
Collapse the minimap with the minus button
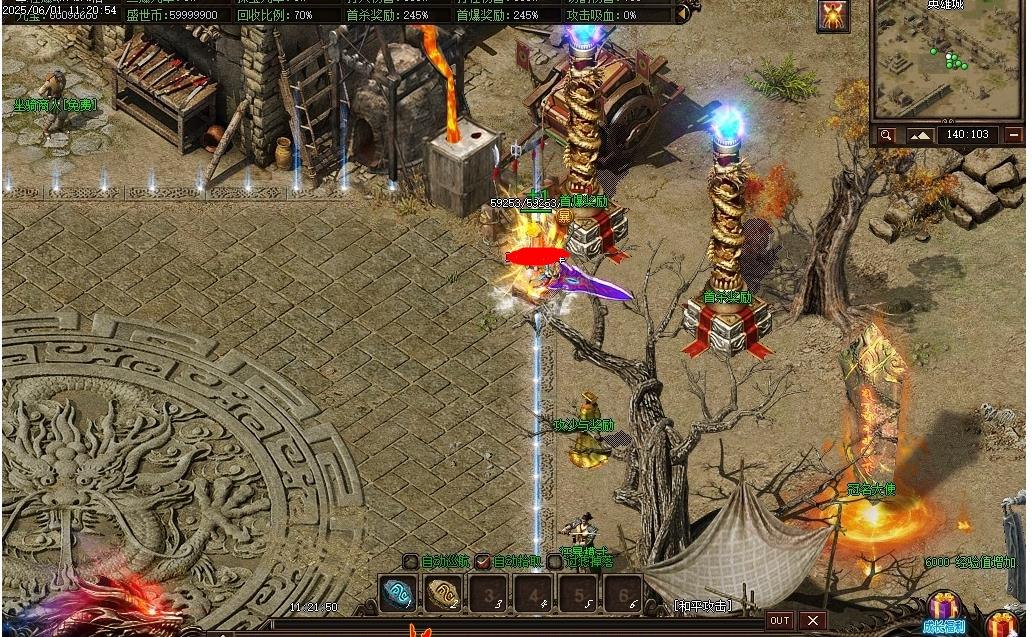coord(1014,135)
